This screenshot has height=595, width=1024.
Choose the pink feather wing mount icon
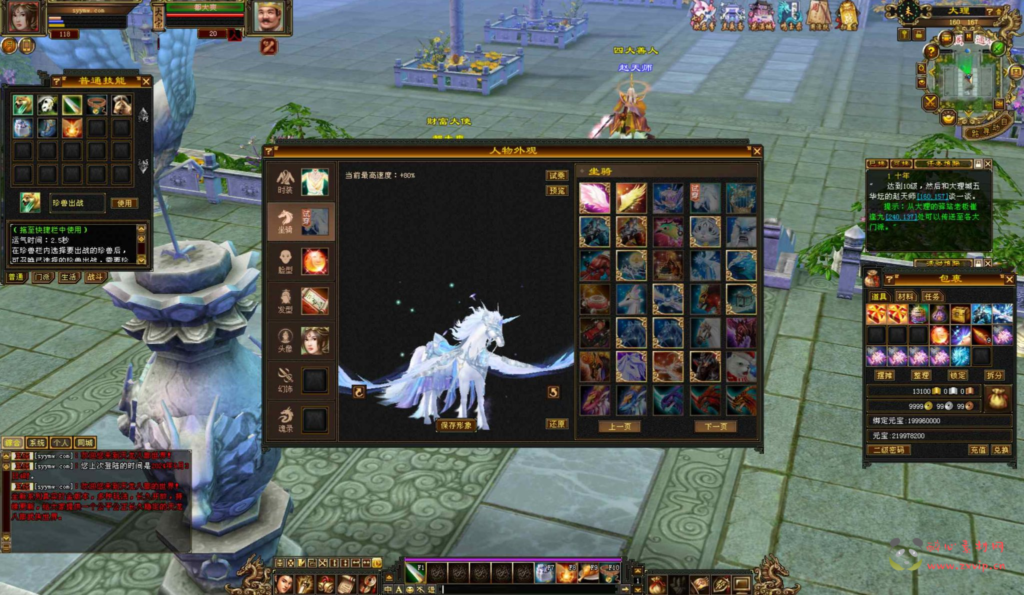(595, 198)
